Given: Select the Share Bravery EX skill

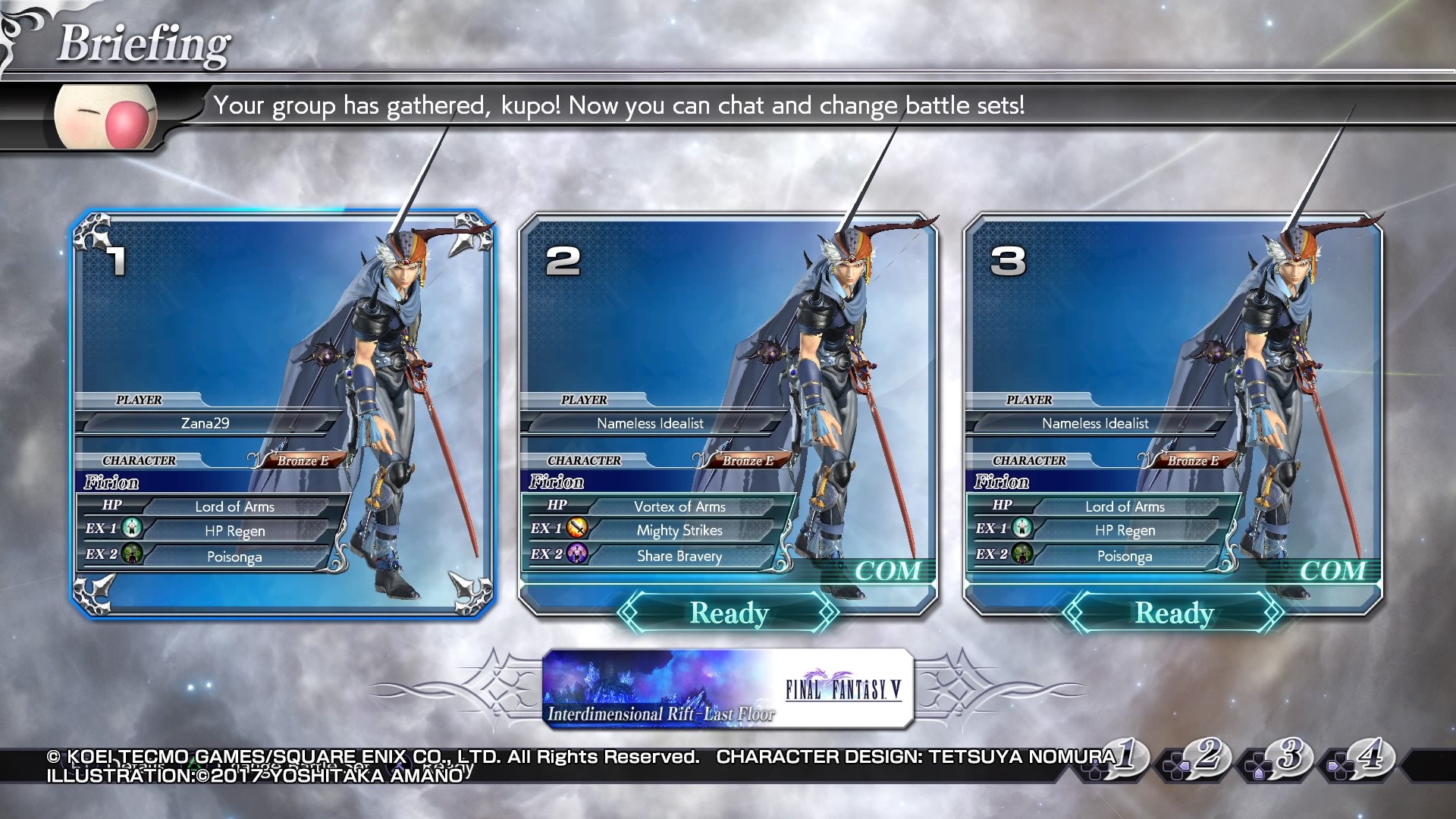Looking at the screenshot, I should point(679,556).
